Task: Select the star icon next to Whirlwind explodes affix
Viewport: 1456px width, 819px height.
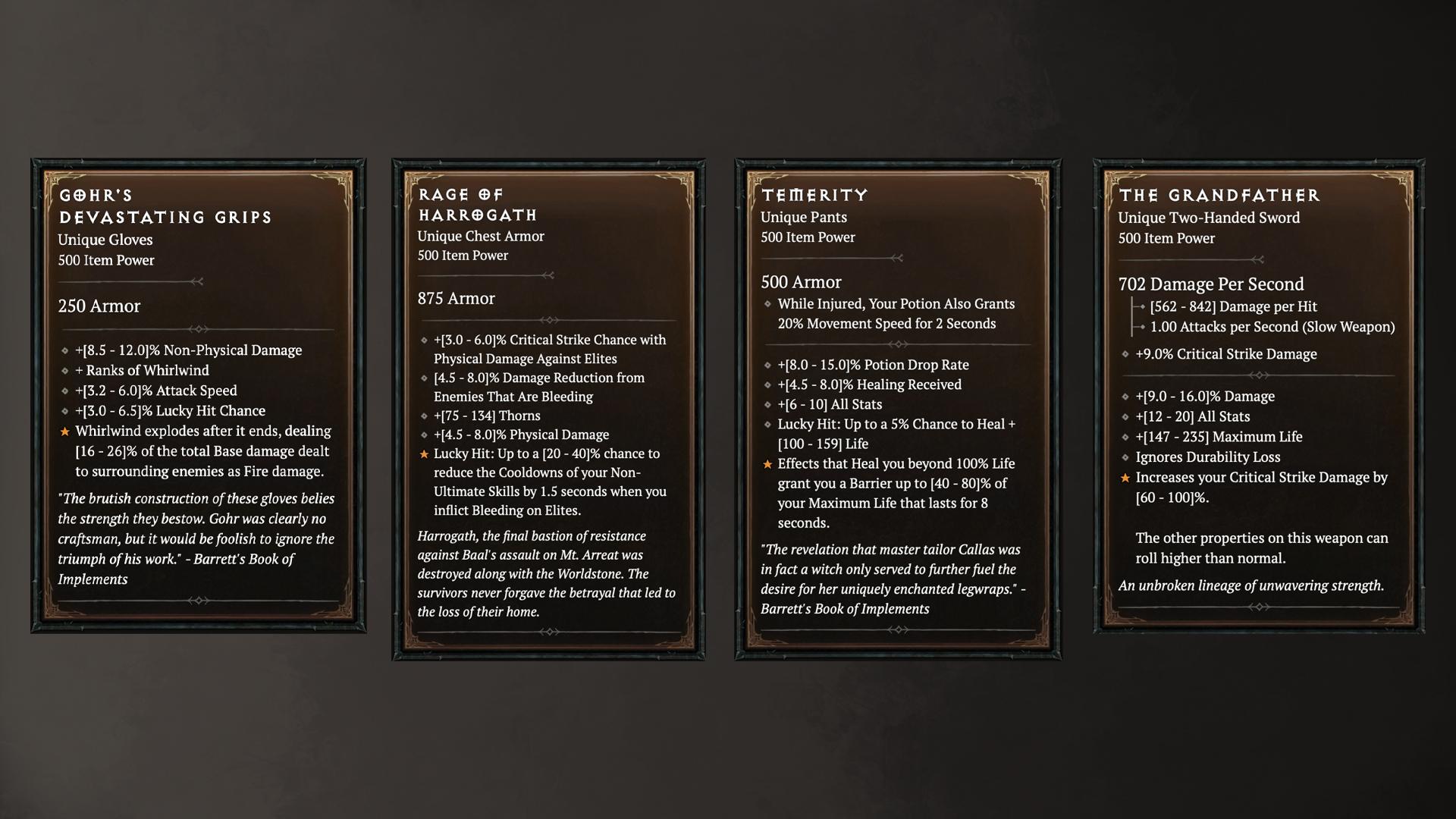Action: point(65,431)
